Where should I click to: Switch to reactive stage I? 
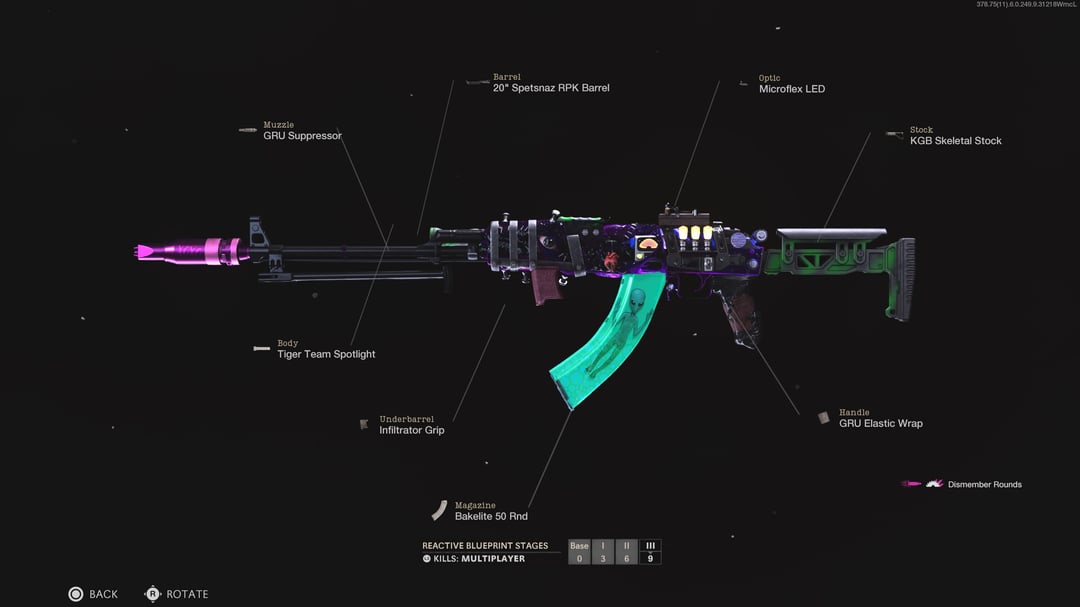click(603, 552)
